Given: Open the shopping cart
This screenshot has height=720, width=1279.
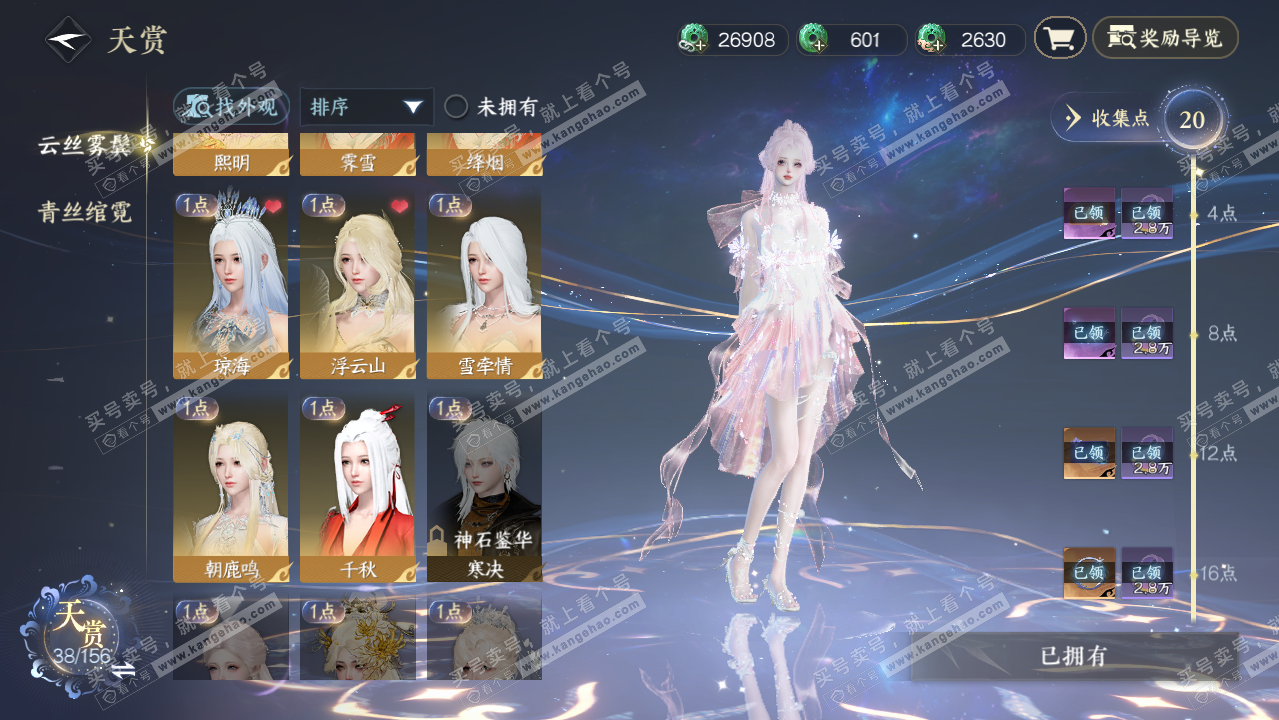Looking at the screenshot, I should (1059, 39).
